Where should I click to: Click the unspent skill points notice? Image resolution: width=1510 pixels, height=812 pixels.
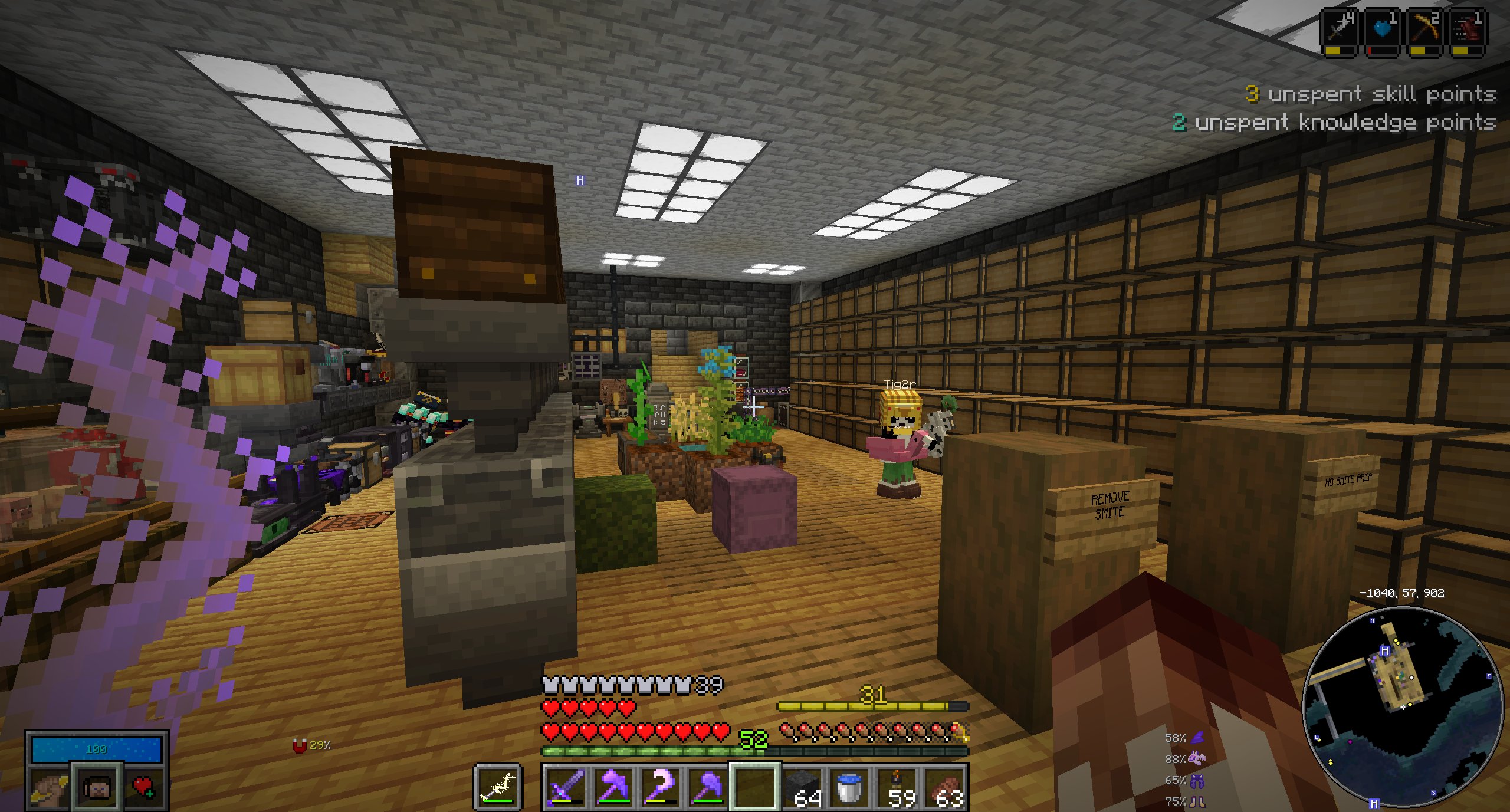[1370, 94]
